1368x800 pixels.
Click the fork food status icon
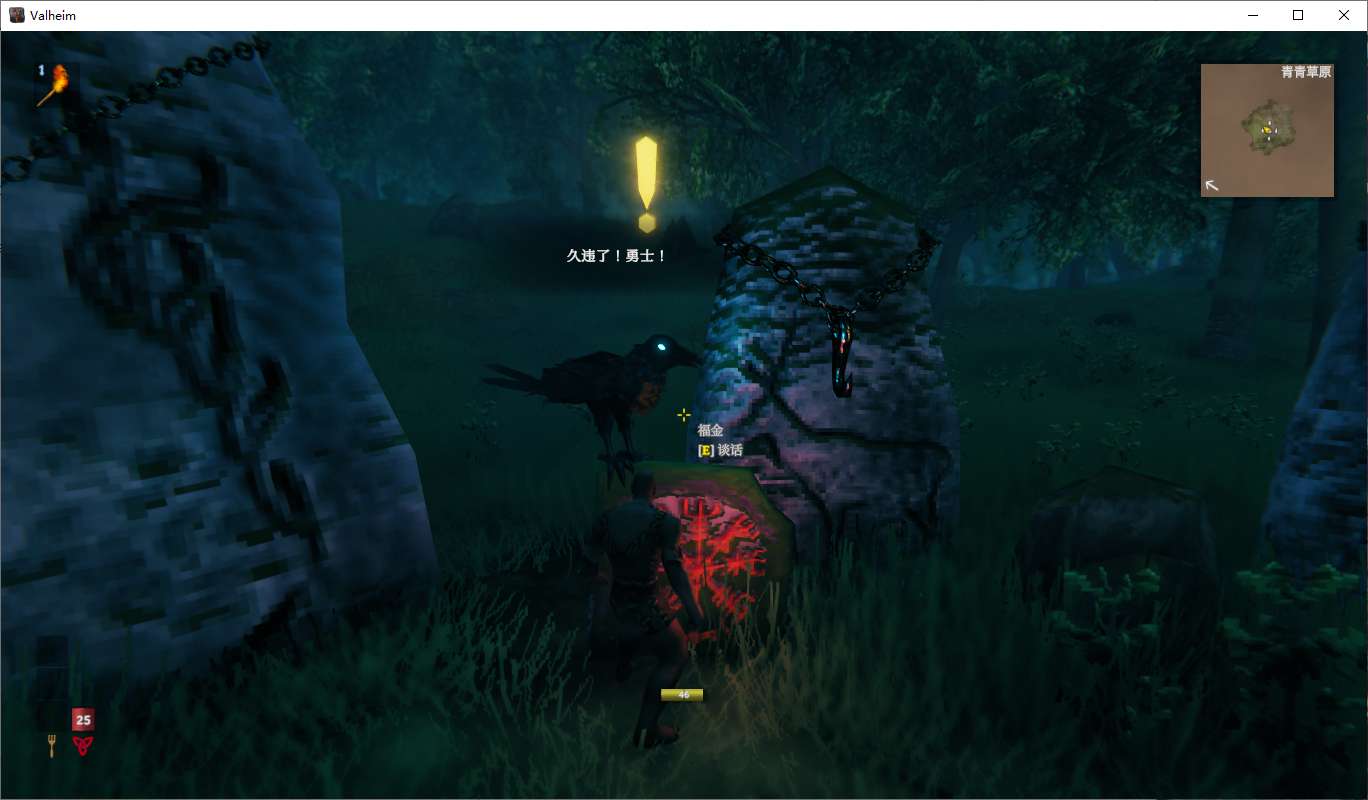52,745
